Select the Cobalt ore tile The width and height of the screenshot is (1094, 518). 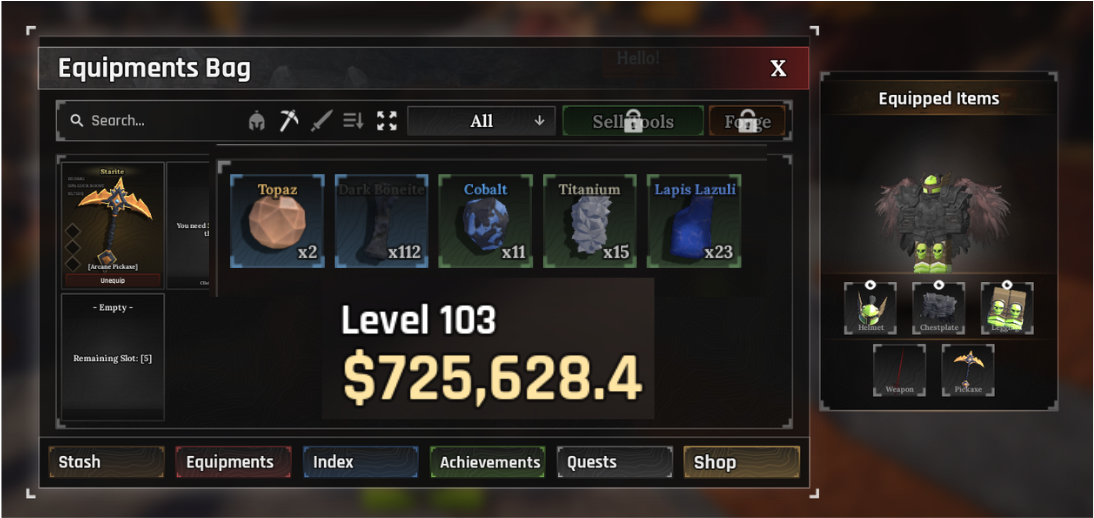(x=486, y=221)
